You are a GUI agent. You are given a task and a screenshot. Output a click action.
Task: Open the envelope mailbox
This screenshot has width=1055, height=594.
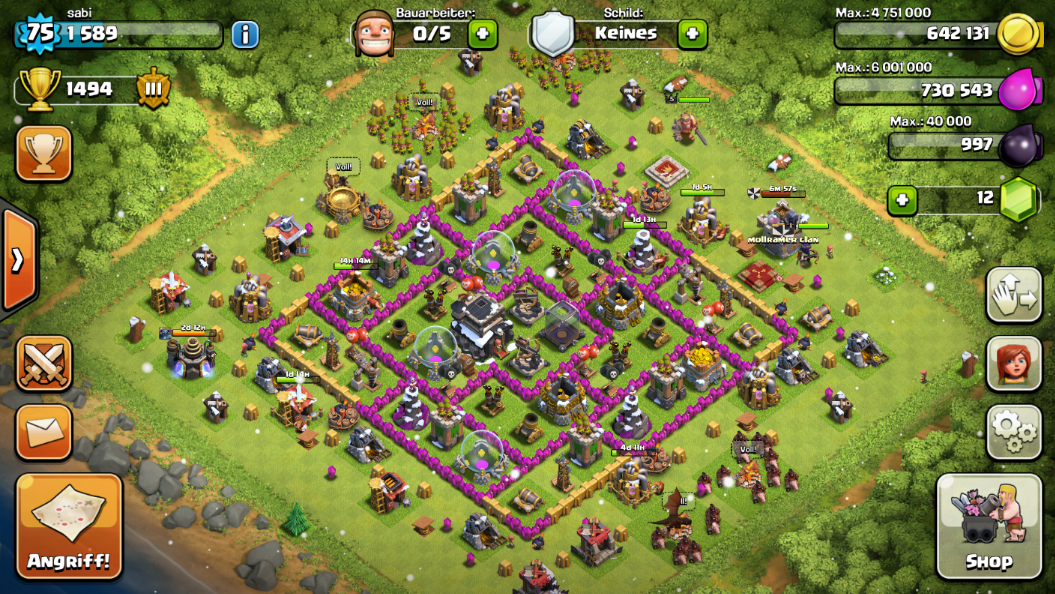tap(44, 432)
